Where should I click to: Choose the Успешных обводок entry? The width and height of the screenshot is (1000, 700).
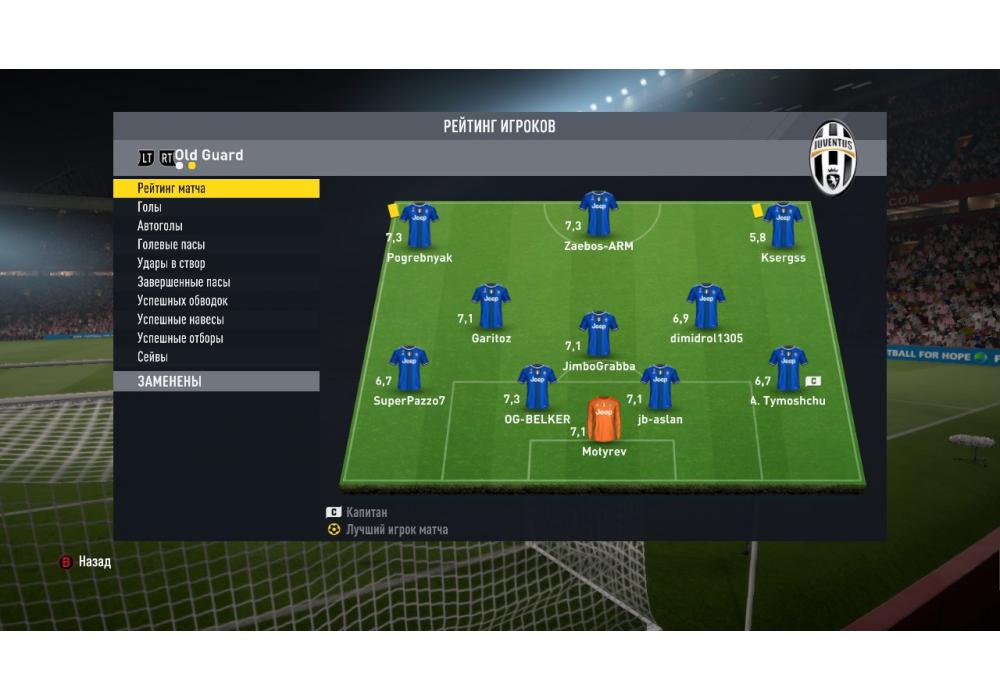(x=182, y=301)
